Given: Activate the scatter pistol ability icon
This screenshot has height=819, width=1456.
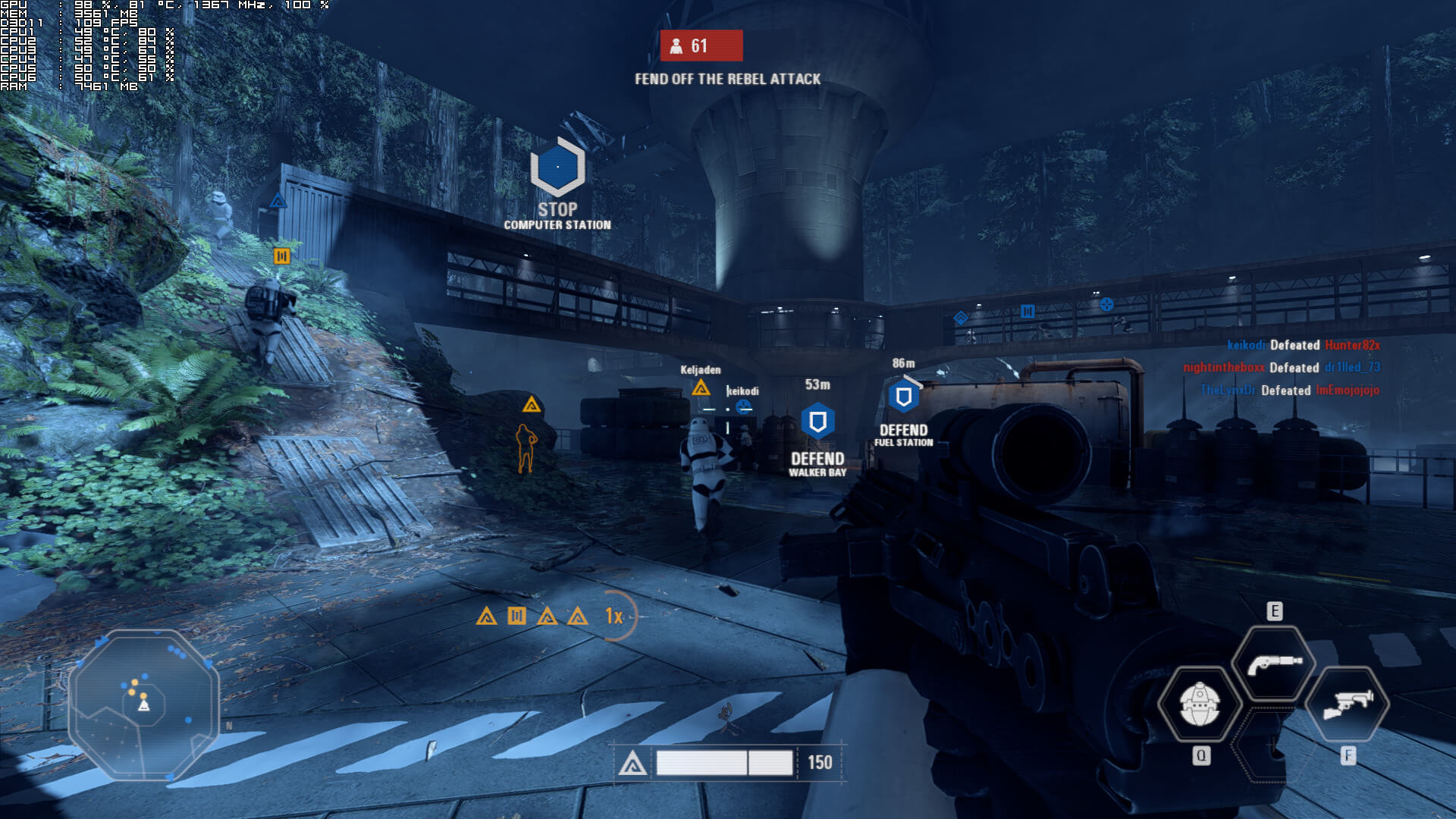Looking at the screenshot, I should (x=1274, y=663).
